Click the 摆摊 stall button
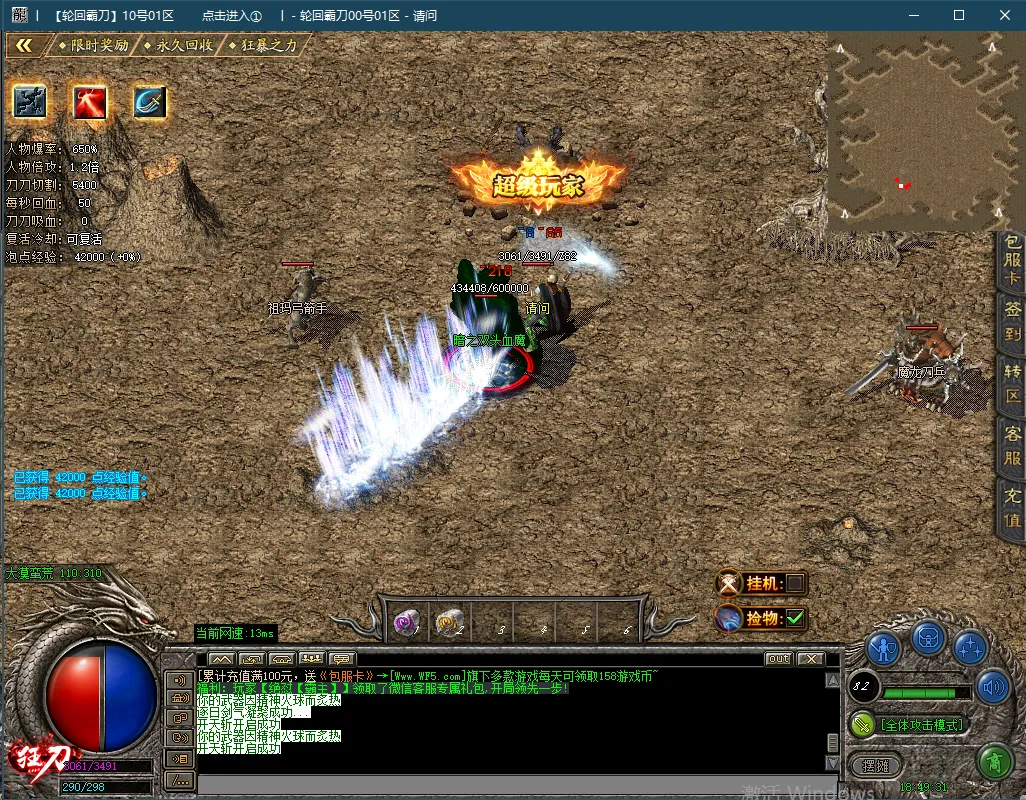This screenshot has height=800, width=1026. (x=876, y=765)
